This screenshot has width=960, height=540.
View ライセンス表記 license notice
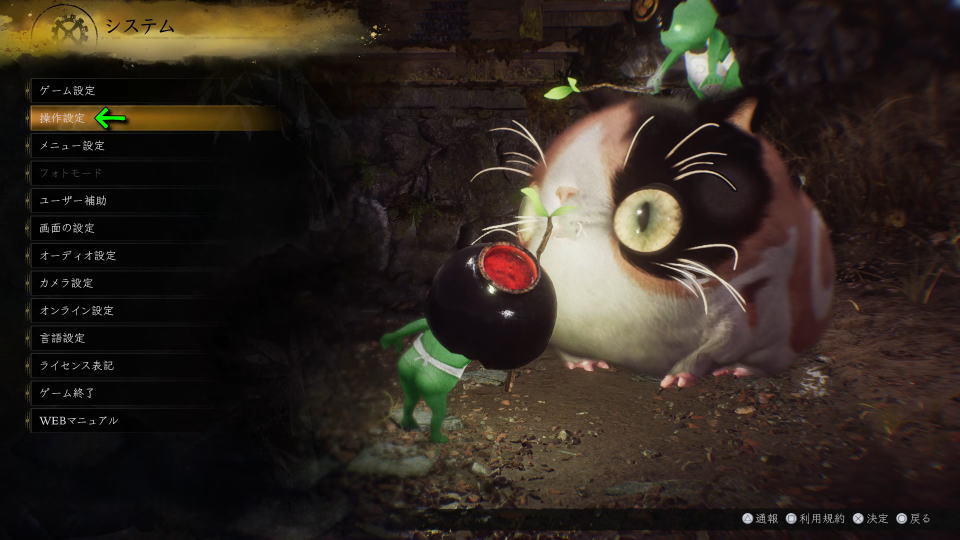[x=76, y=365]
